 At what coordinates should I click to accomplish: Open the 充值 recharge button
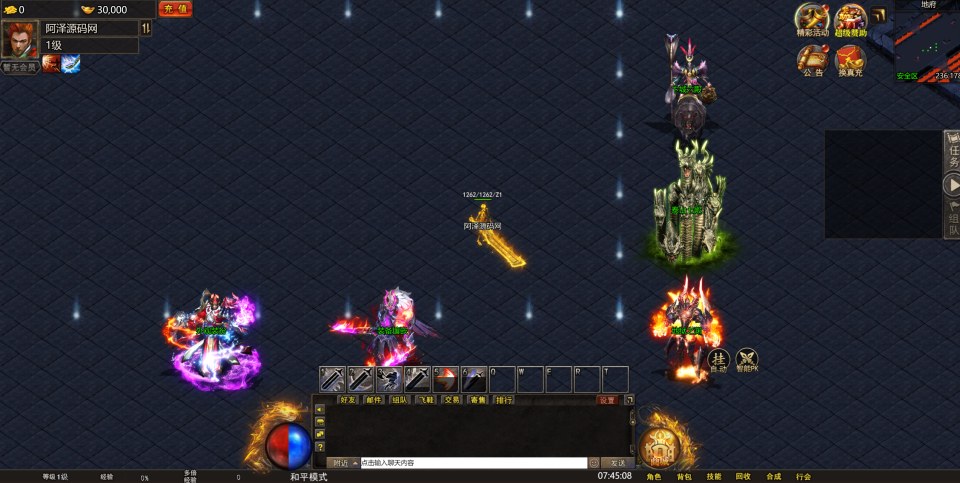pyautogui.click(x=175, y=9)
